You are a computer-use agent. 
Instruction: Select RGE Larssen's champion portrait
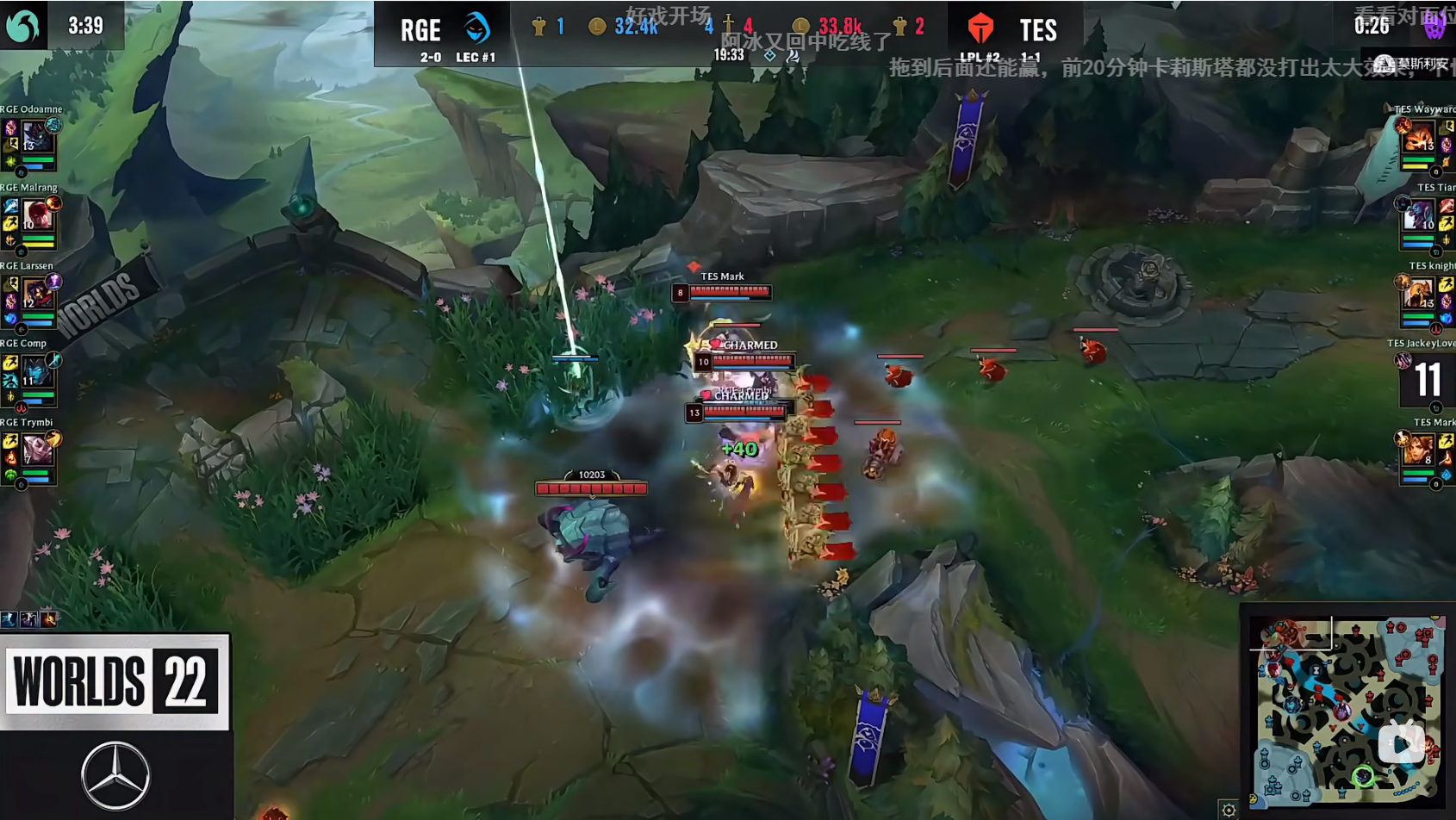pyautogui.click(x=36, y=294)
